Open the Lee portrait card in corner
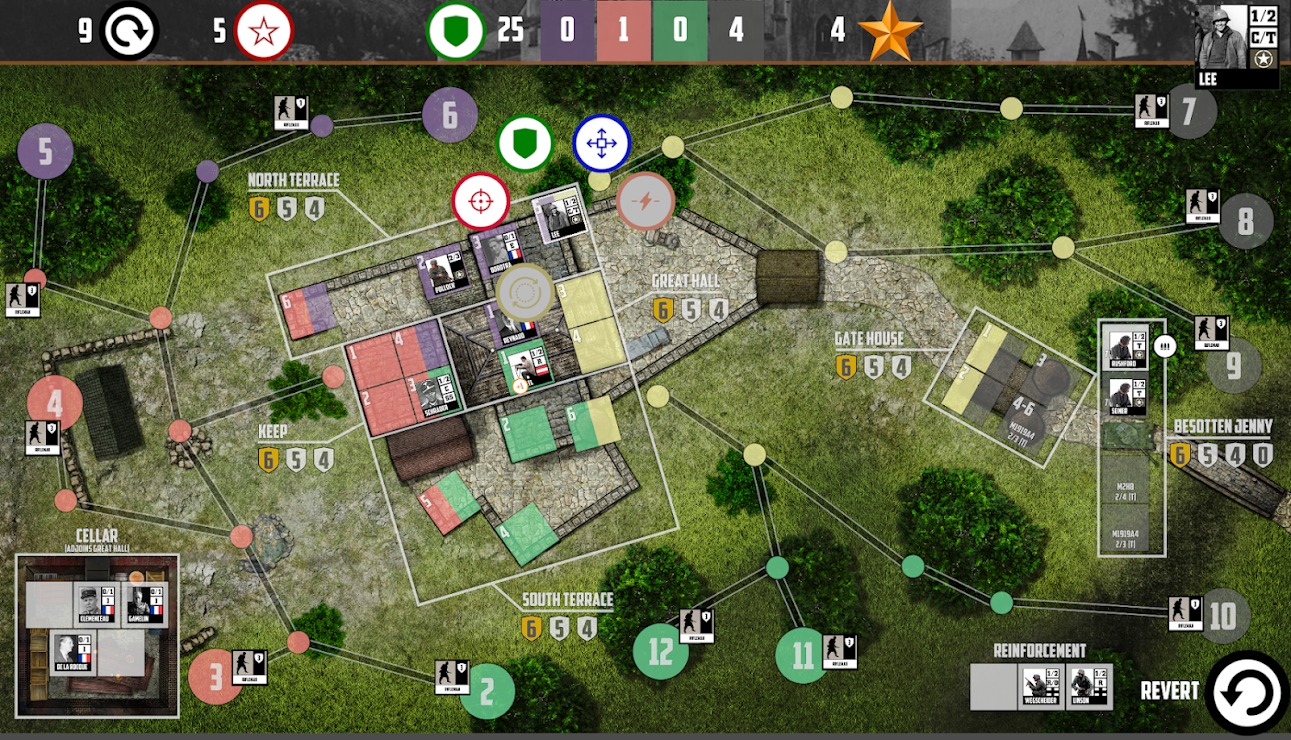 click(1236, 46)
